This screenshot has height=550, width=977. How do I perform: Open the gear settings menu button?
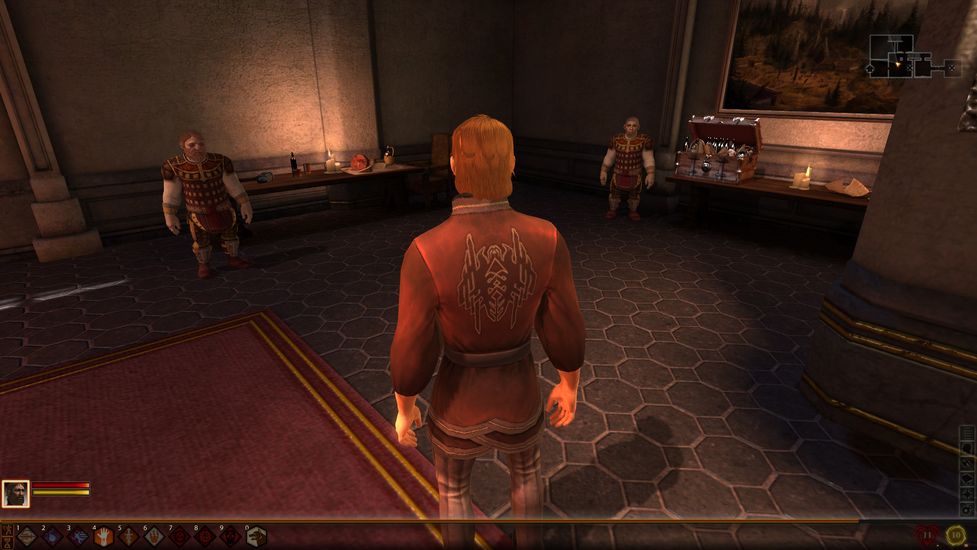click(968, 511)
